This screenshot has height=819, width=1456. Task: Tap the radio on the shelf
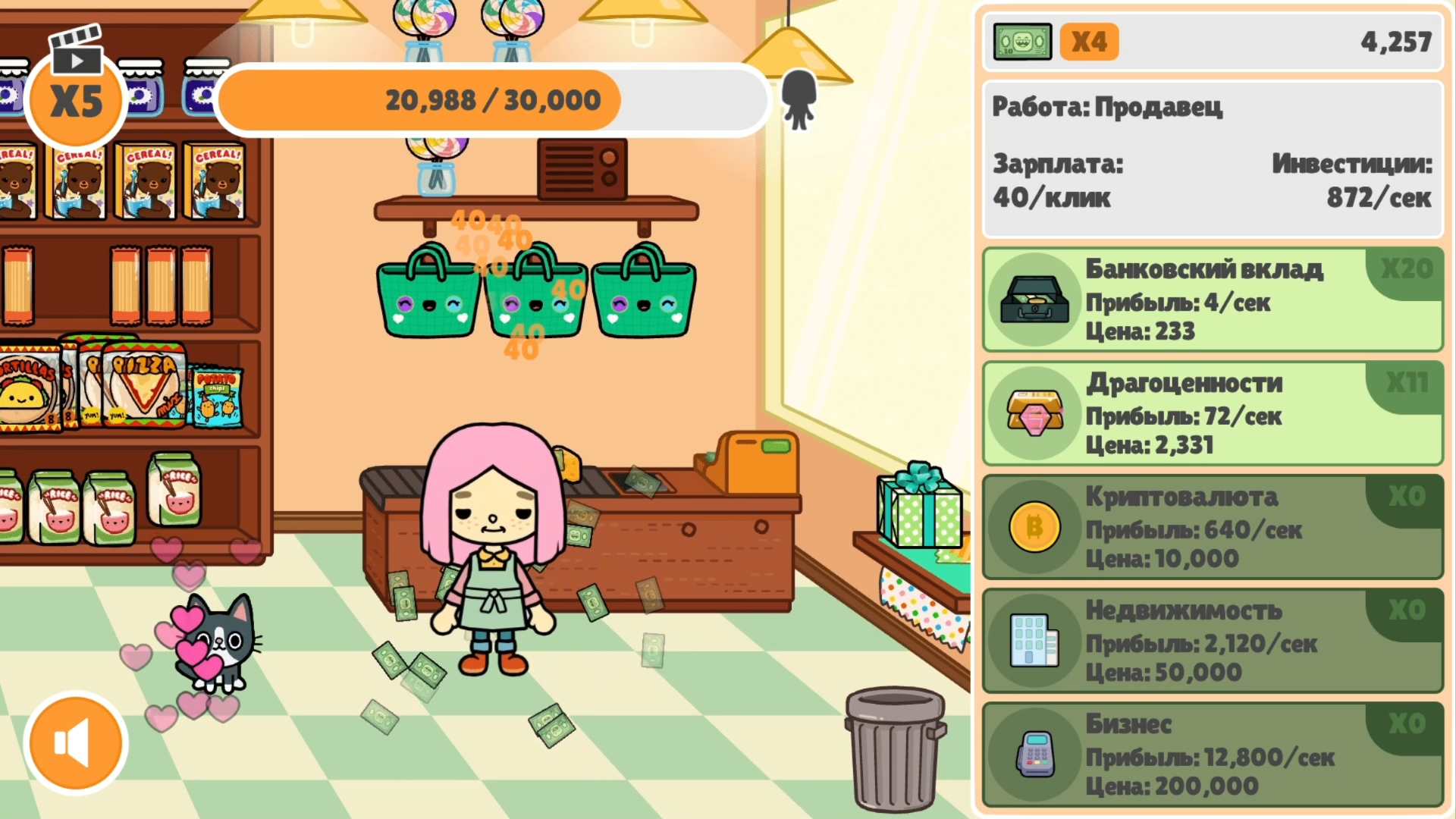(x=582, y=171)
